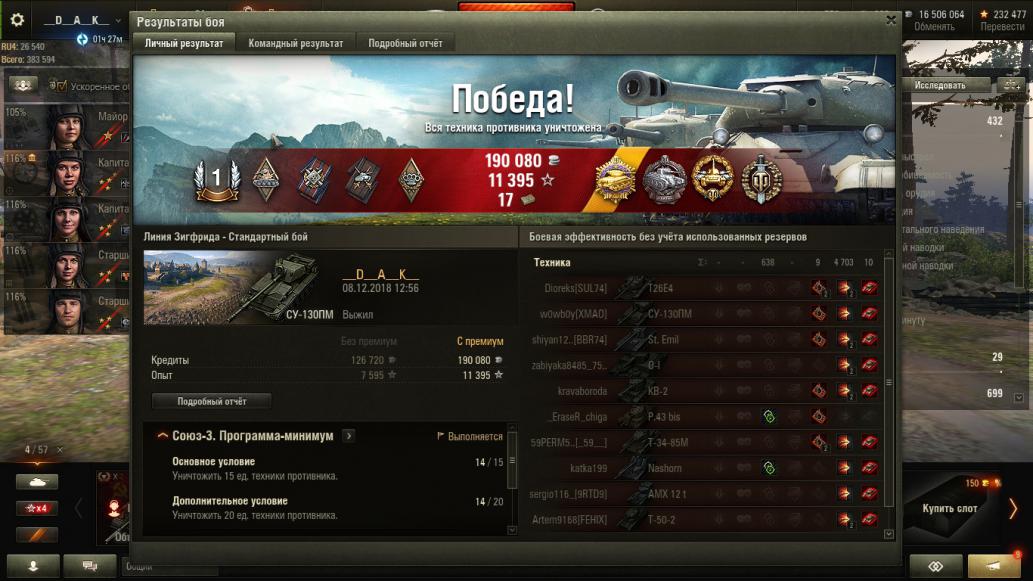The image size is (1033, 581).
Task: Switch to the Командный результат tab
Action: click(x=295, y=43)
